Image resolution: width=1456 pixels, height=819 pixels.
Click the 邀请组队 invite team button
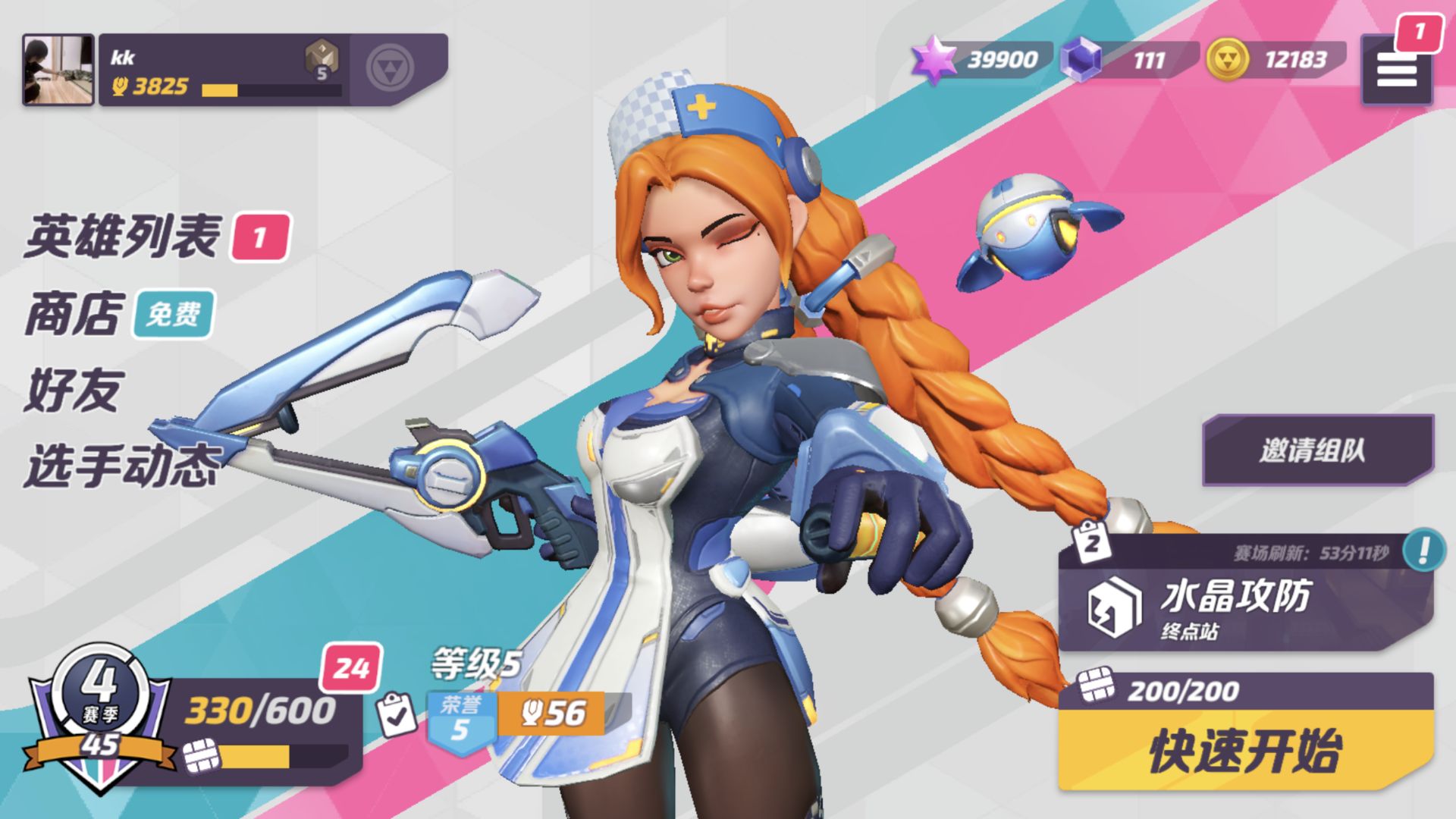tap(1313, 450)
